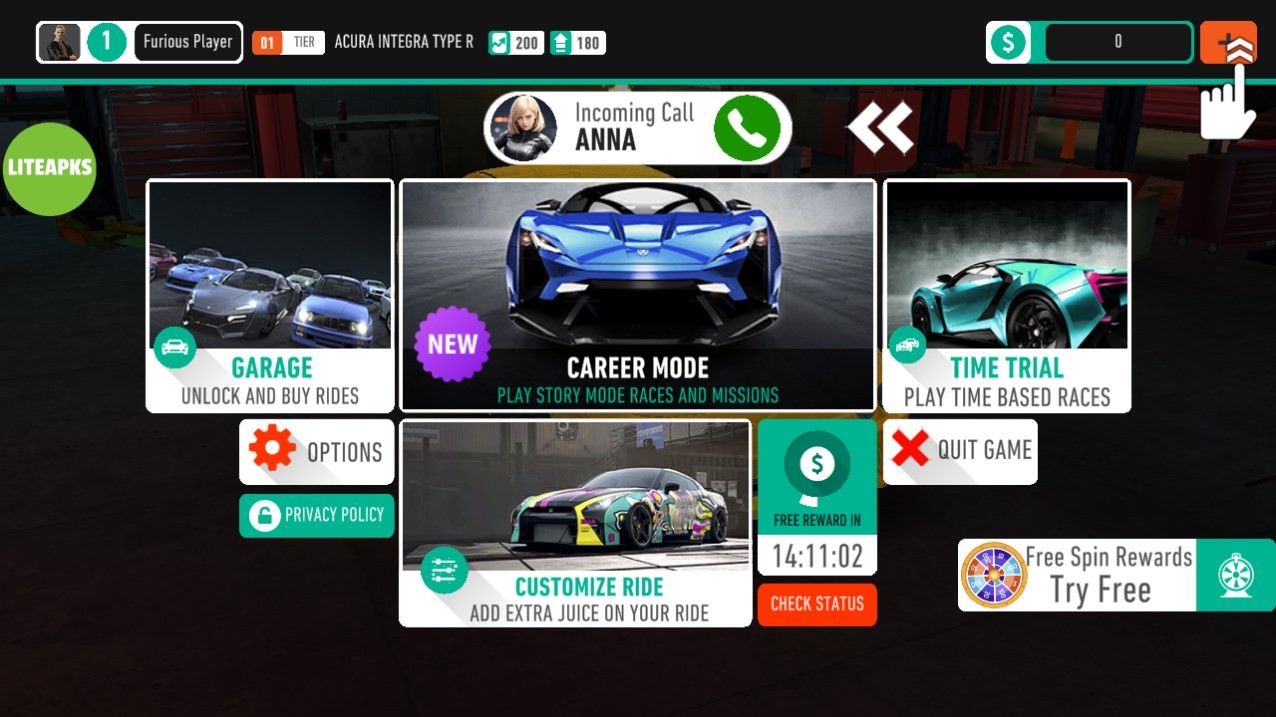Try the Free Spin Rewards wheel

pyautogui.click(x=1116, y=575)
